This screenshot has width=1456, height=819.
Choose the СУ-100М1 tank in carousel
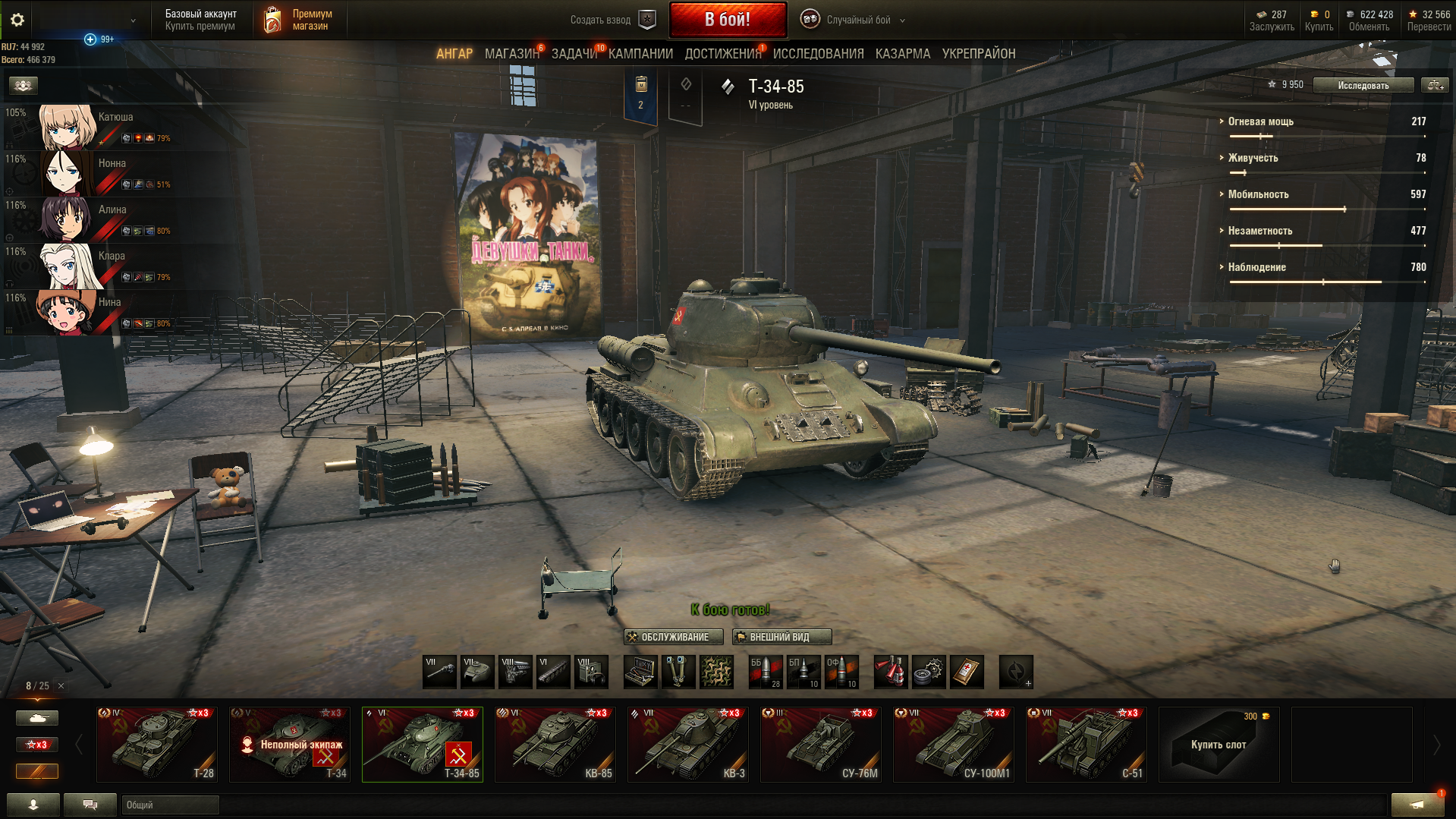954,745
